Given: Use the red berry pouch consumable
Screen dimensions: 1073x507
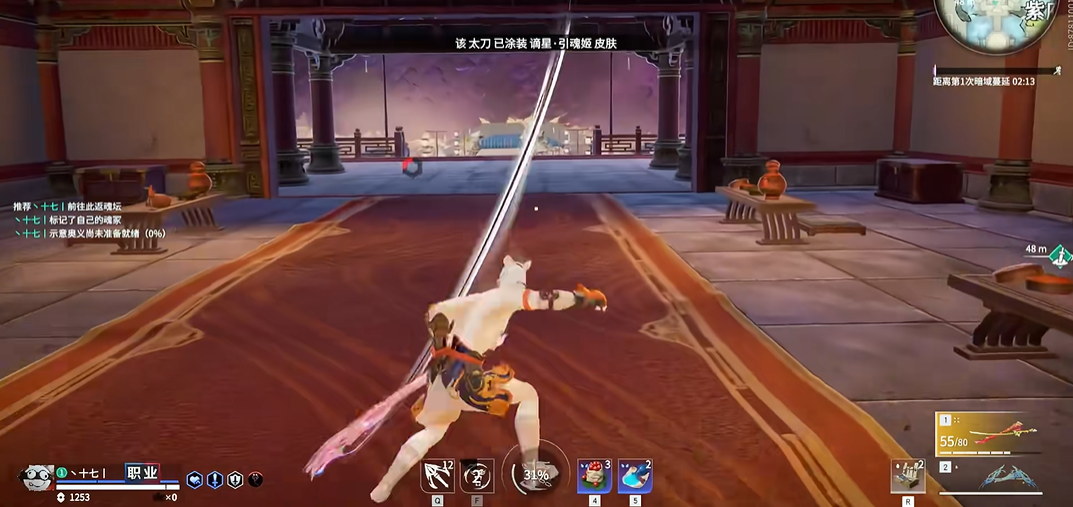Looking at the screenshot, I should point(594,476).
